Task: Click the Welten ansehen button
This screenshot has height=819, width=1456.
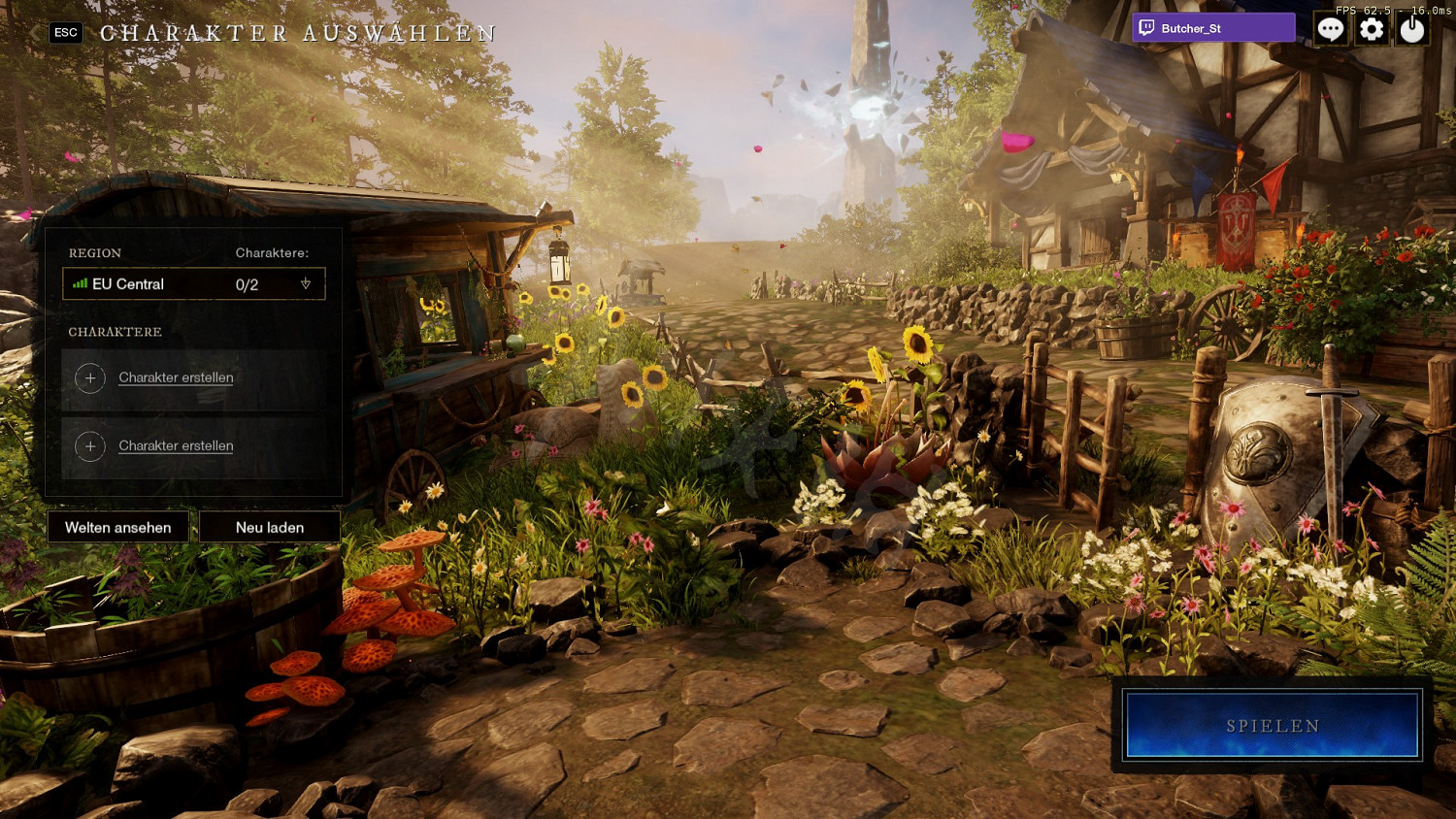Action: pyautogui.click(x=118, y=527)
